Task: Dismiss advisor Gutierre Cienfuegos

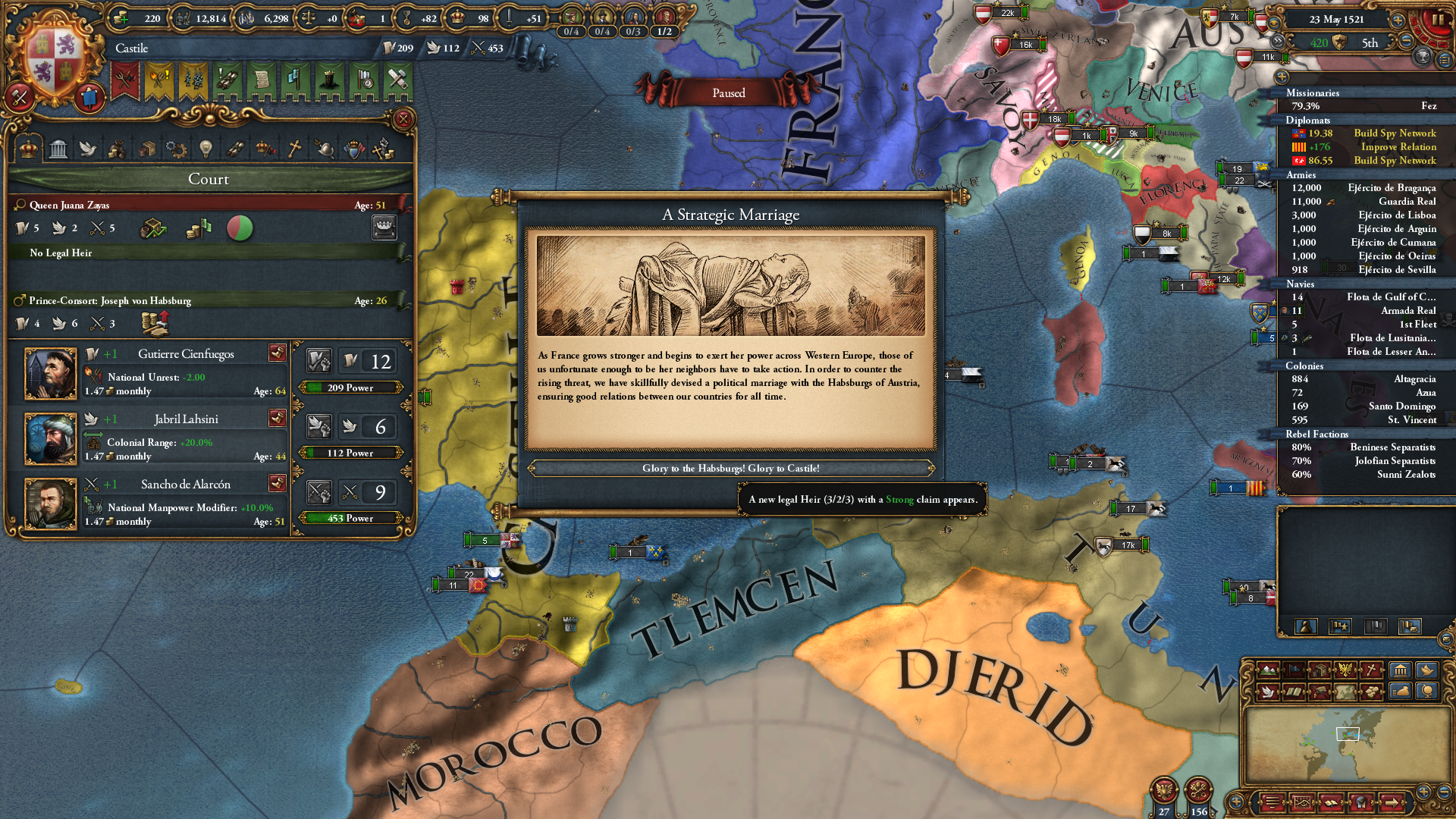Action: [x=277, y=353]
